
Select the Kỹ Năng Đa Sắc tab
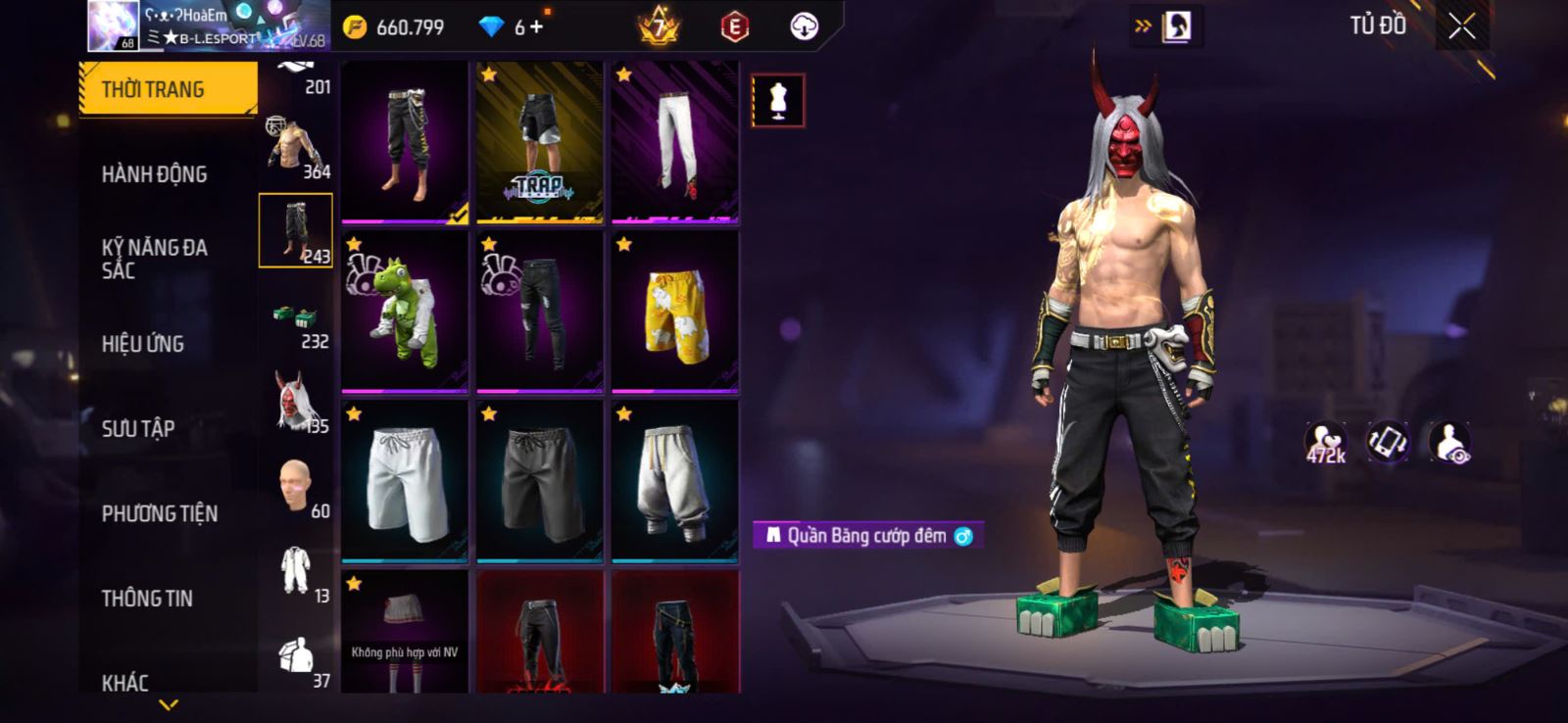pyautogui.click(x=155, y=259)
